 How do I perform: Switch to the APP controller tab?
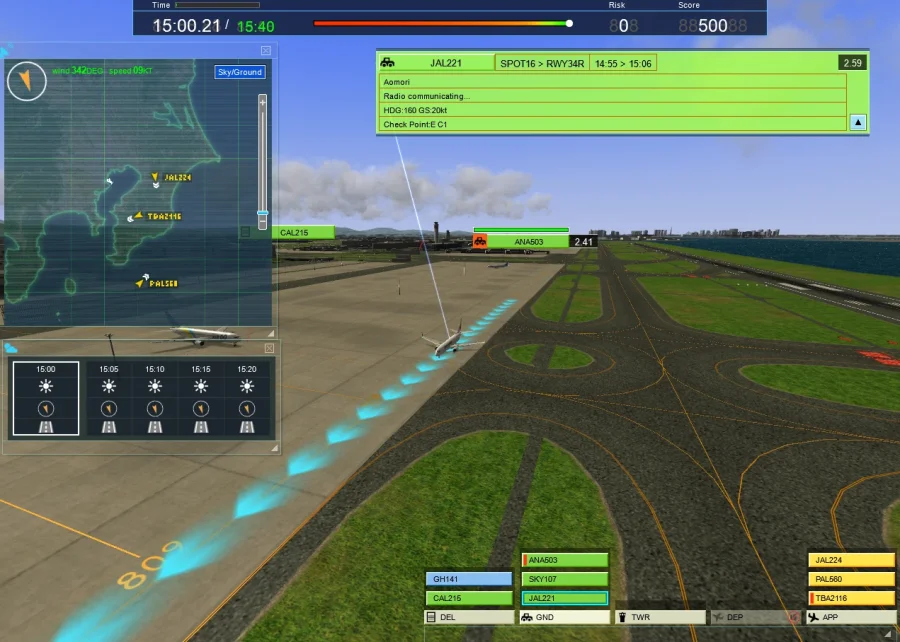852,617
